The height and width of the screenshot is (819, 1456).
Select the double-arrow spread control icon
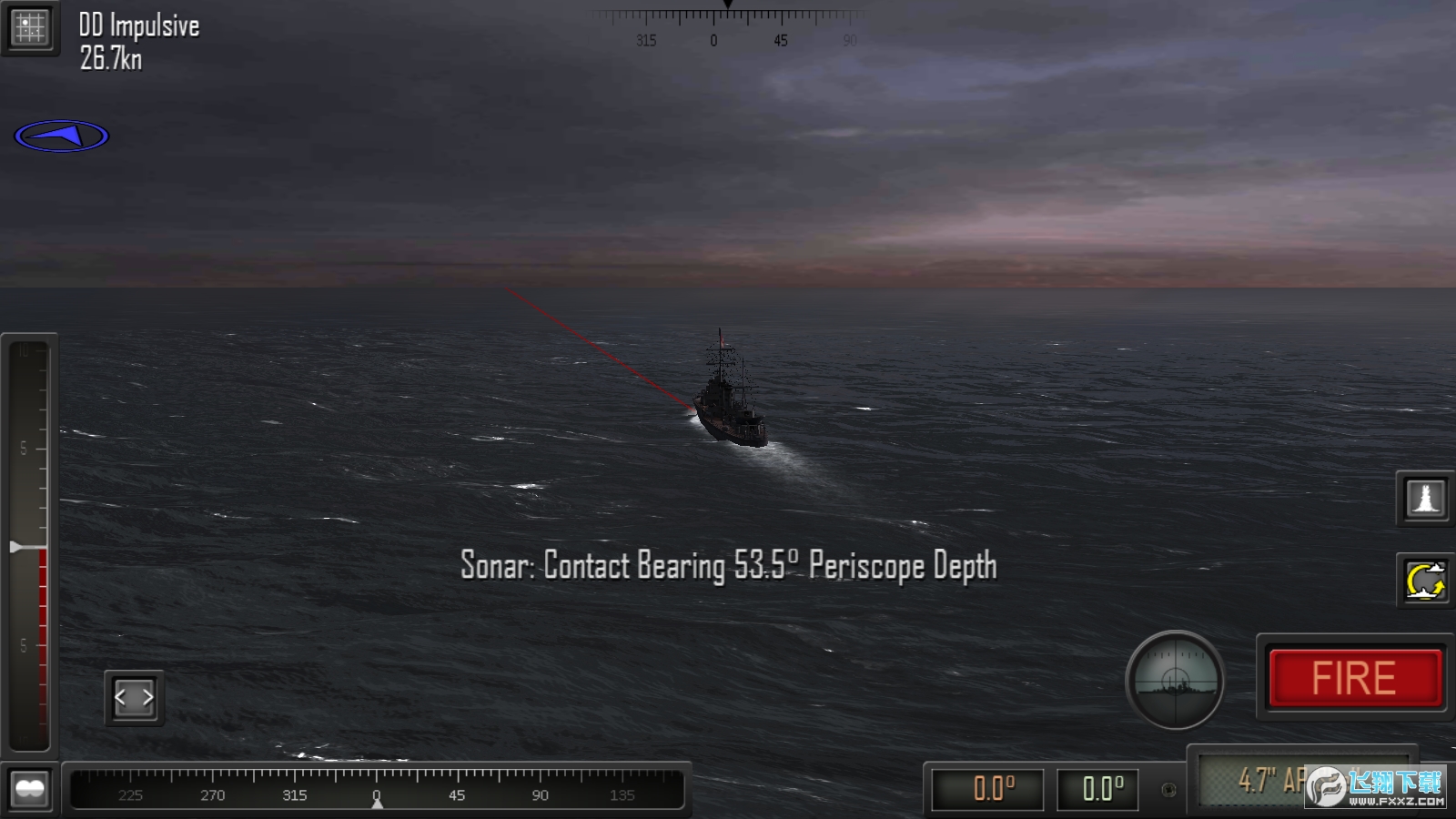133,696
